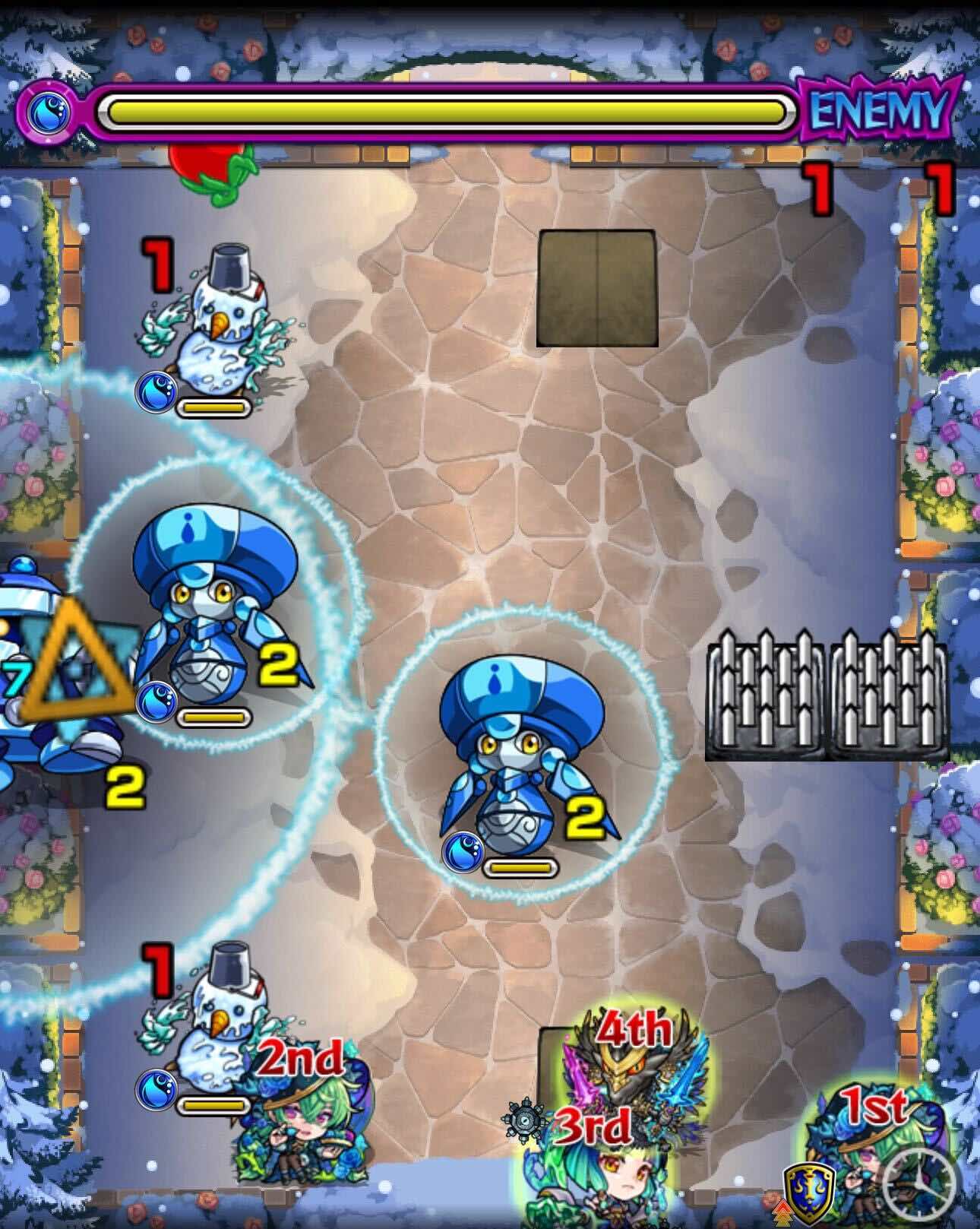The width and height of the screenshot is (980, 1229).
Task: Click the droplet icon under the bottom snowman
Action: coord(157,1091)
